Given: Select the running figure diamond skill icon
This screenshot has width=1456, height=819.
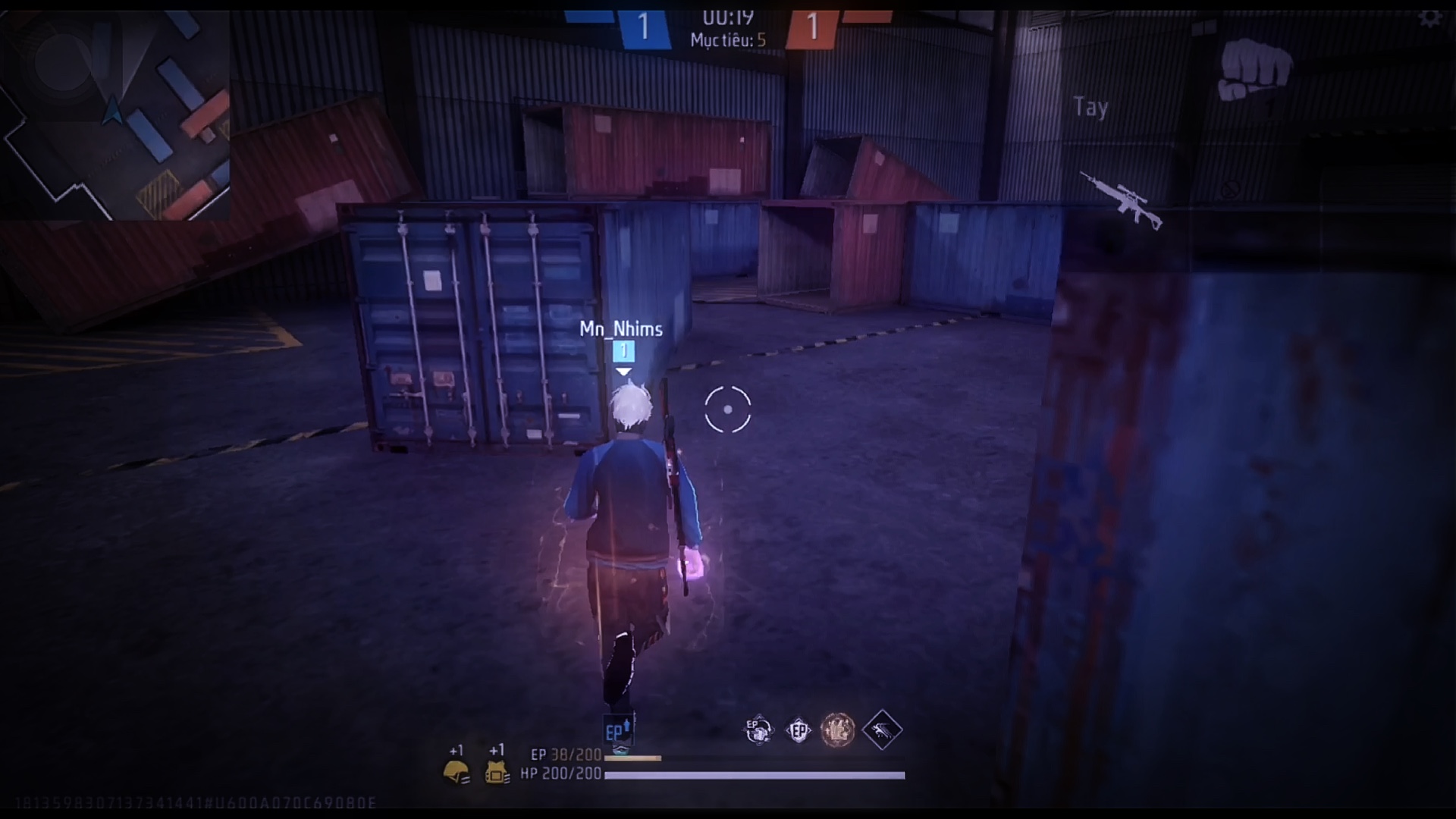Looking at the screenshot, I should (881, 730).
